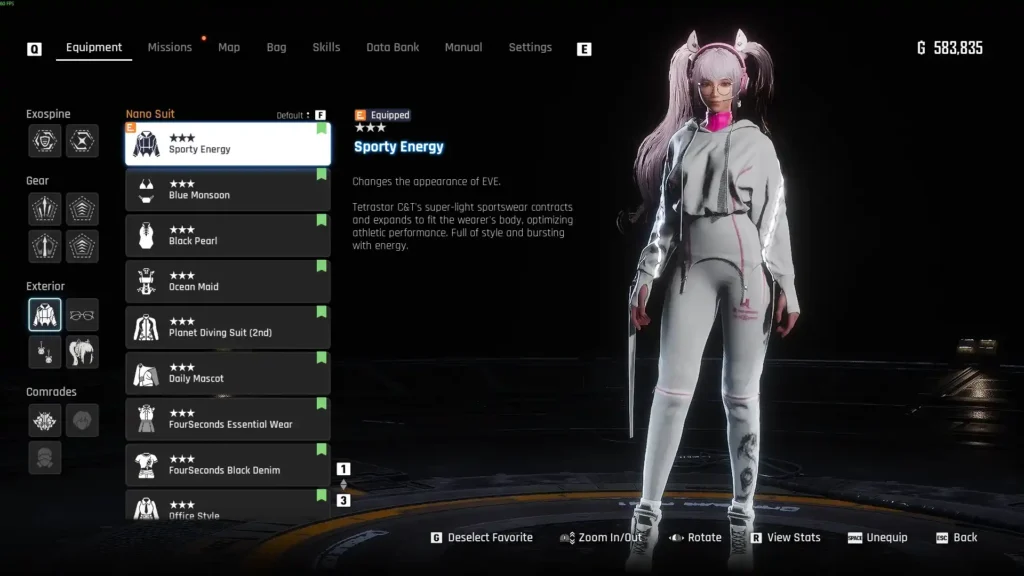Pick the FourSeconds Black Denim suit
Viewport: 1024px width, 576px height.
pyautogui.click(x=228, y=466)
